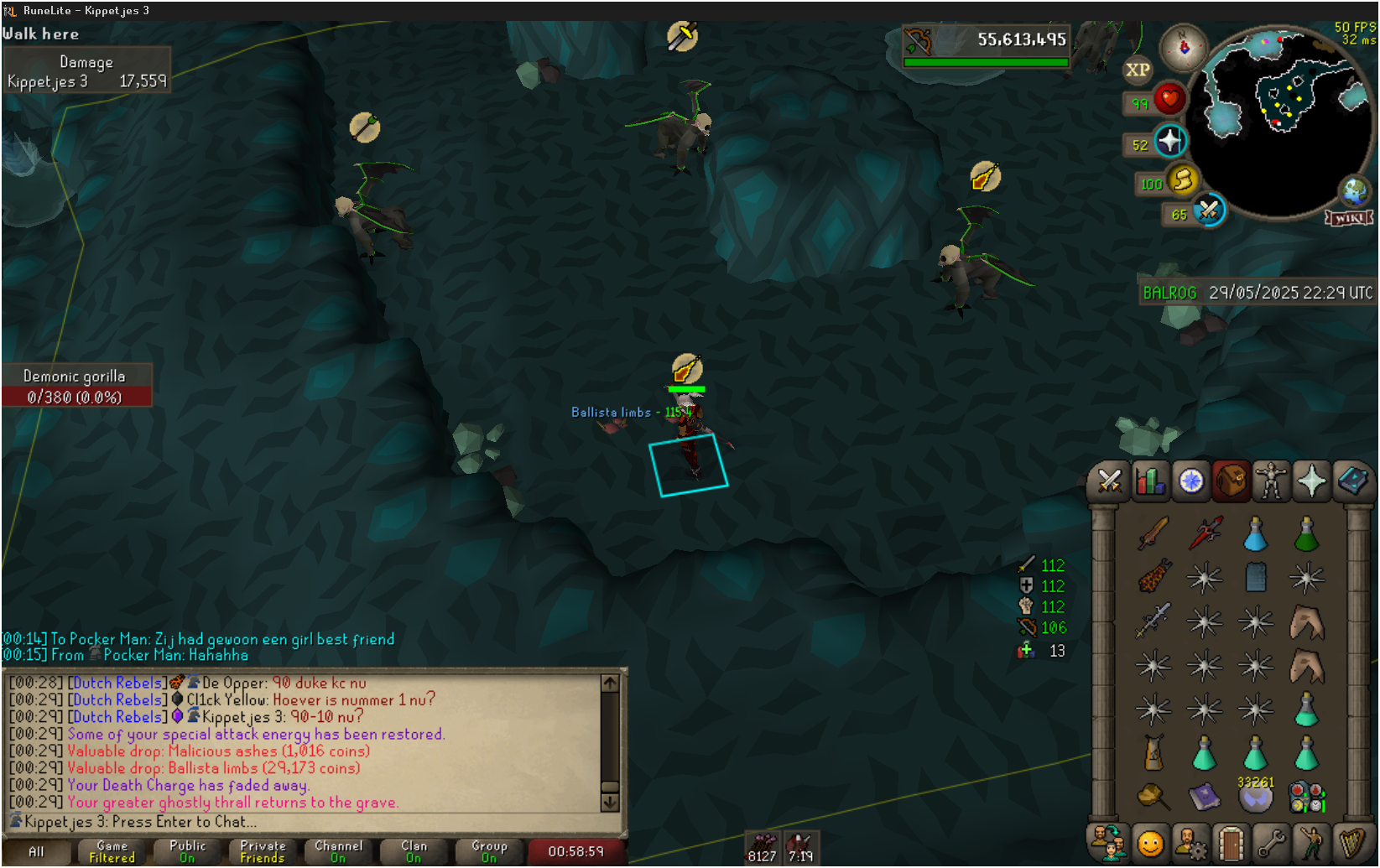The image size is (1380, 868).
Task: Select the dragon dagger in inventory
Action: click(1205, 533)
